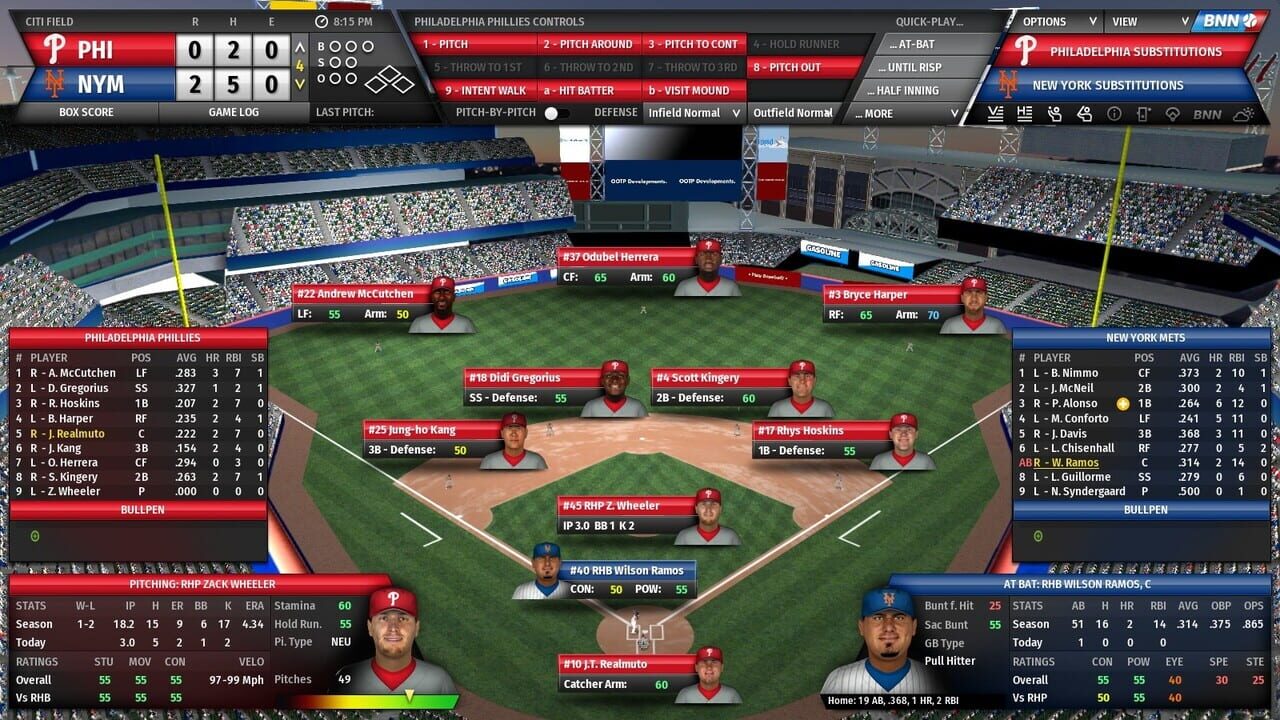Open the Outfield Normal defense dropdown
This screenshot has width=1280, height=720.
point(795,113)
